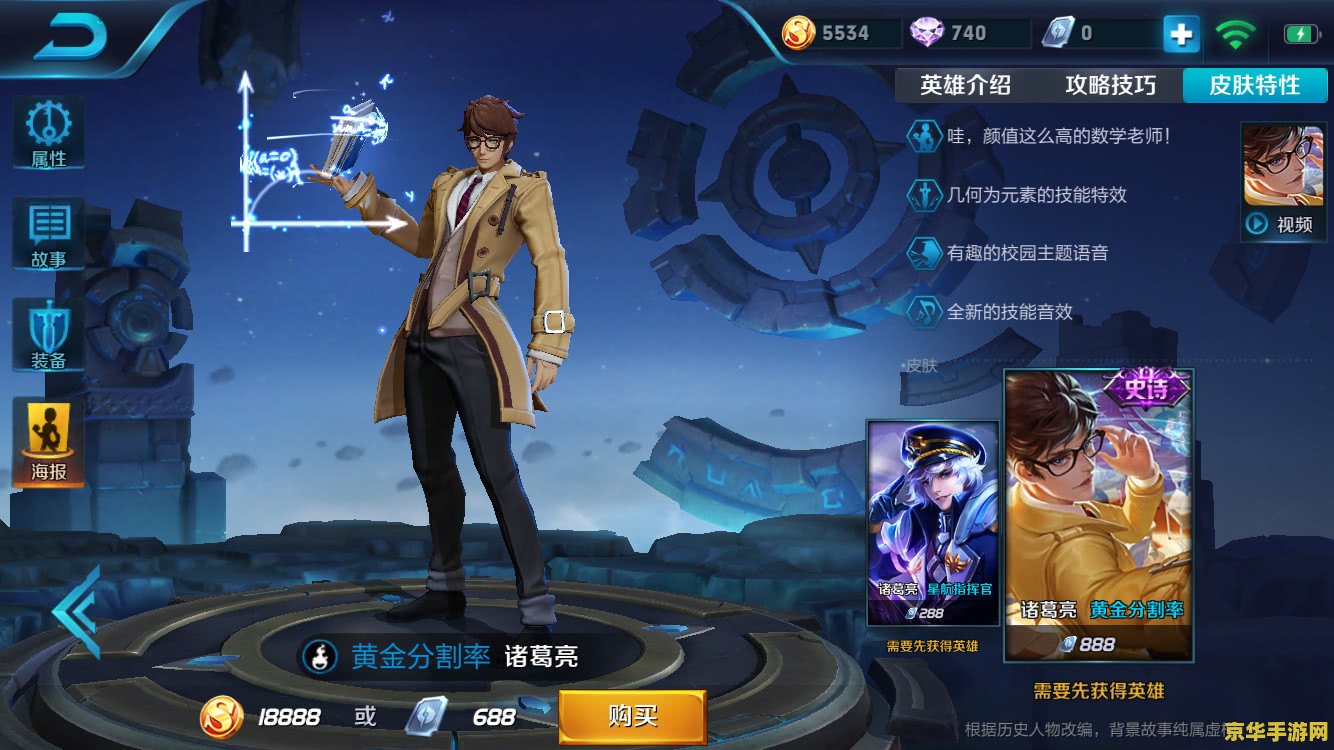Select the 皮肤特性 tab

(x=1254, y=85)
